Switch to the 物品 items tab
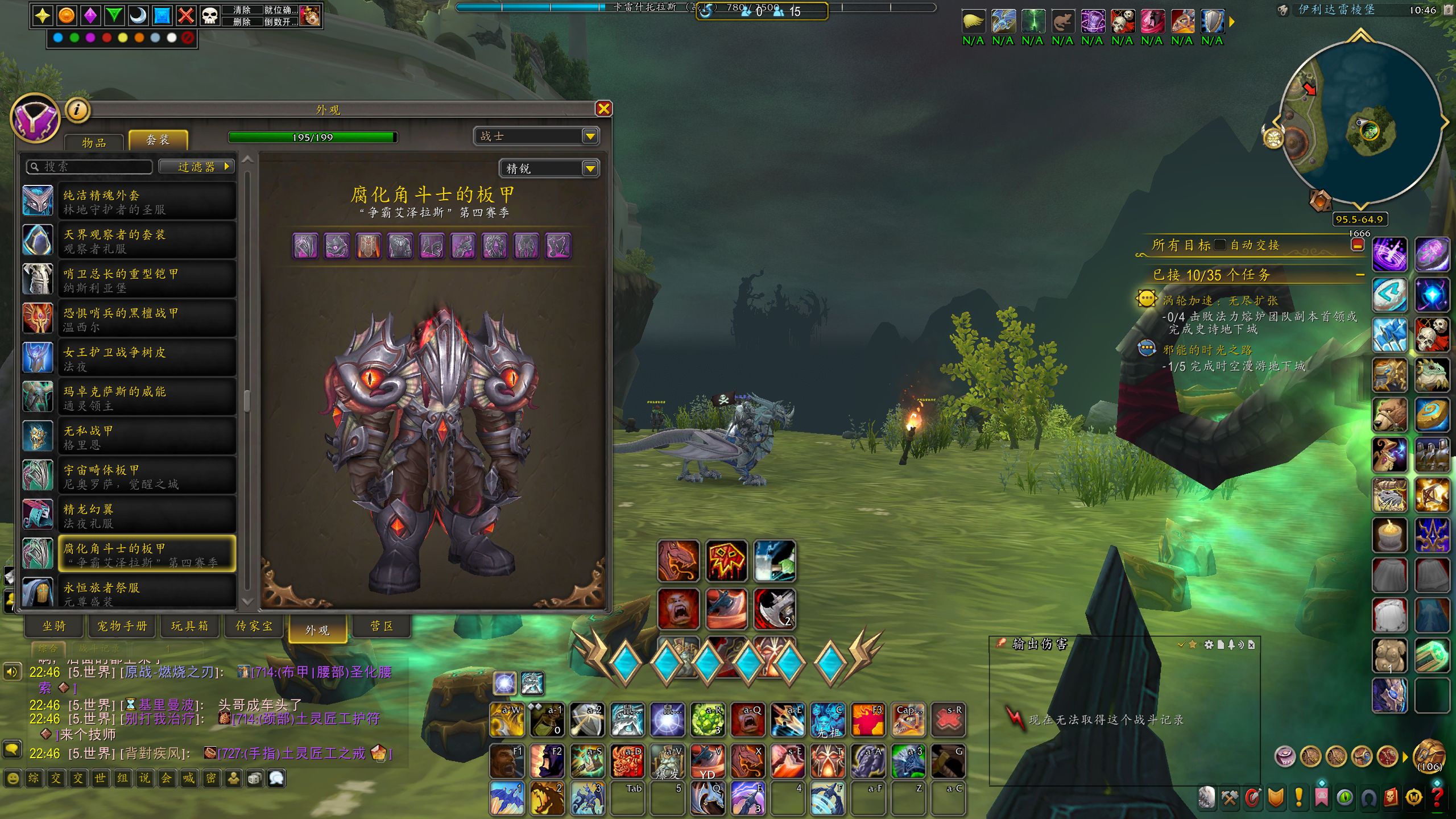Screen dimensions: 1456x819 click(94, 142)
